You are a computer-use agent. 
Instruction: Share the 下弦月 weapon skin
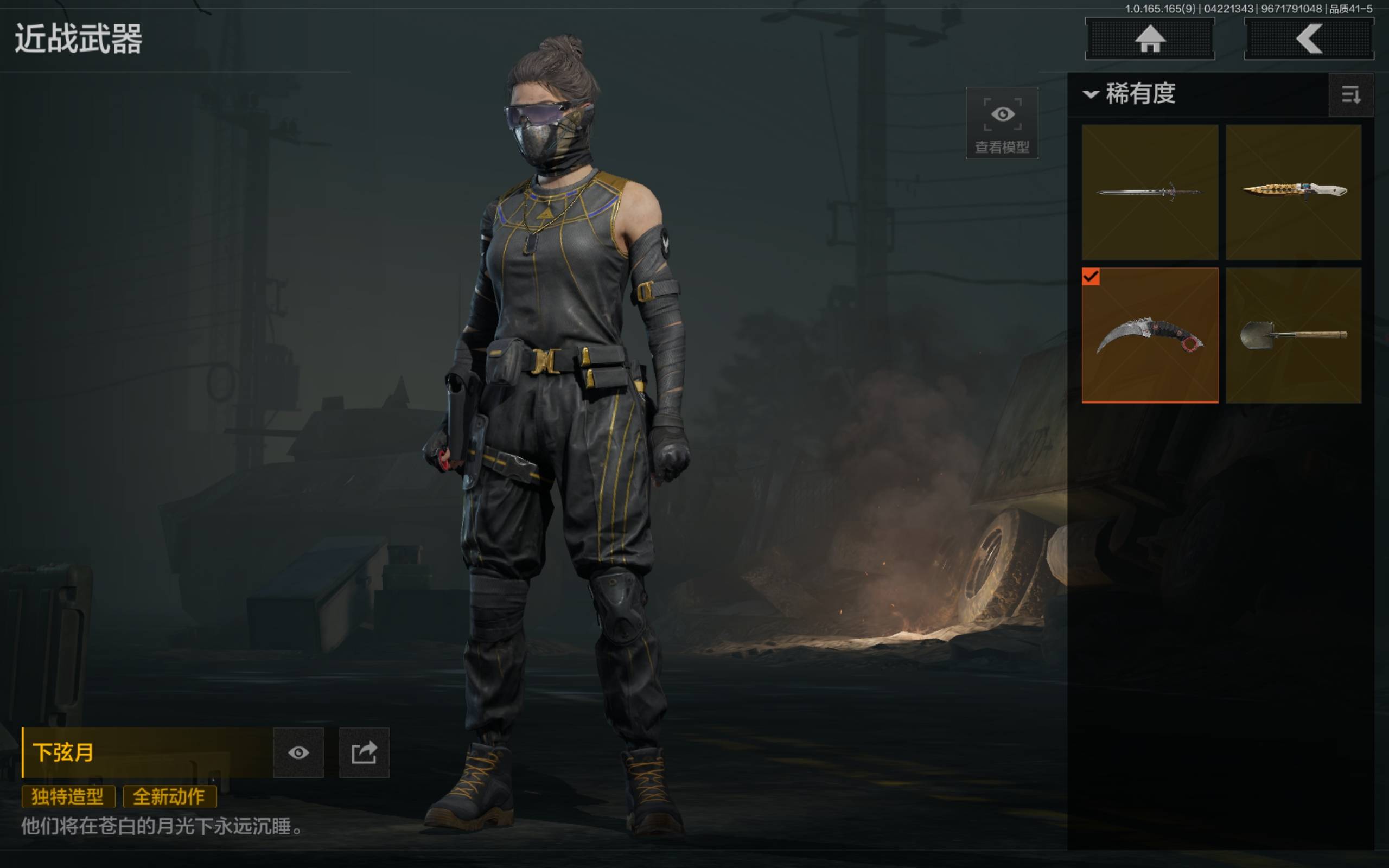pos(364,752)
